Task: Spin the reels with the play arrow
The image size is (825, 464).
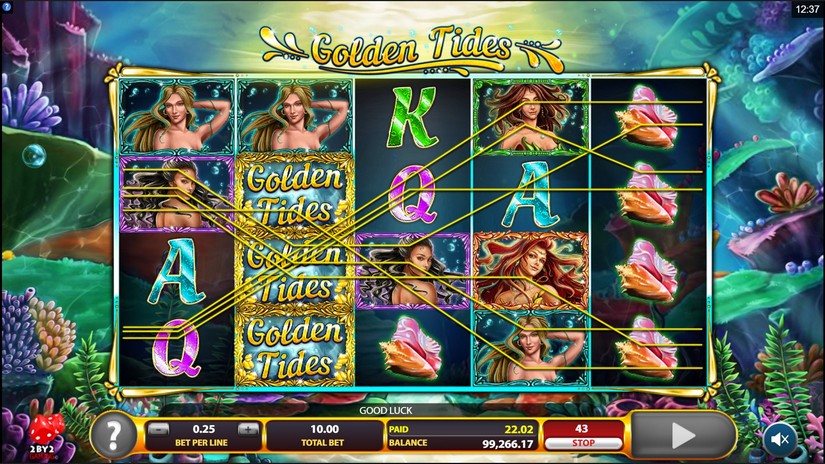Action: (x=683, y=436)
